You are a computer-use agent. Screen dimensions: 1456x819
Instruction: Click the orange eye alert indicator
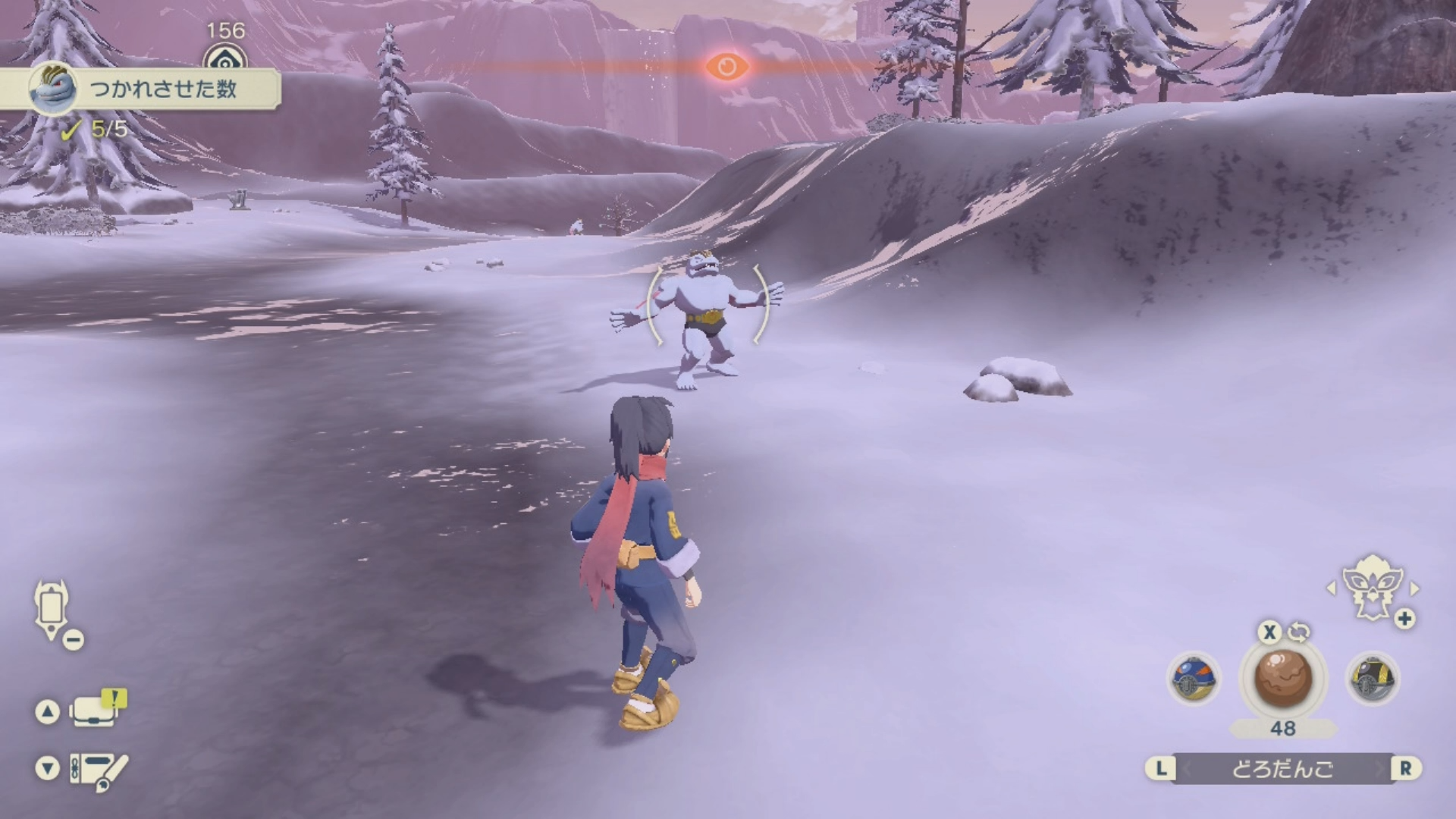click(726, 67)
